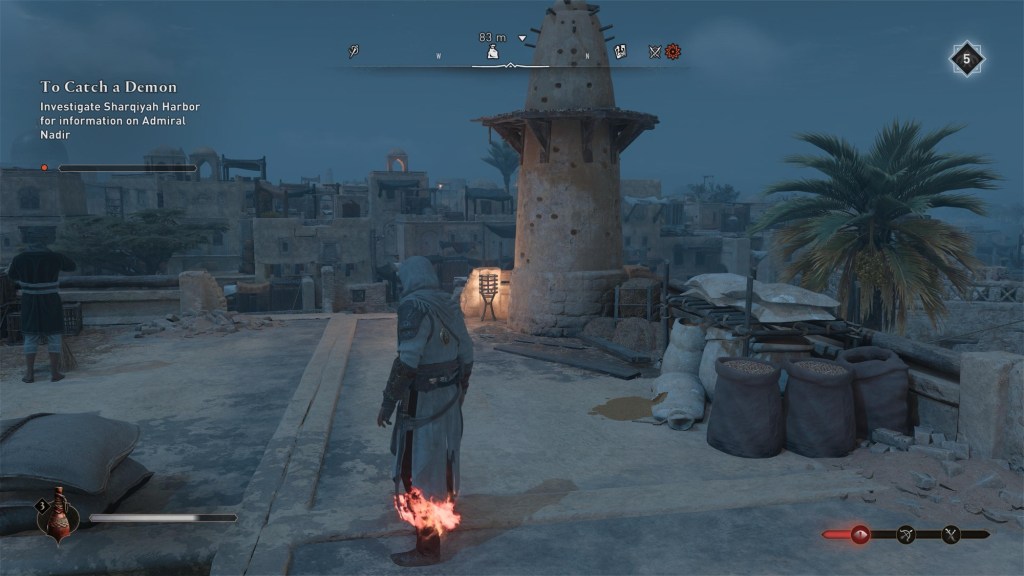Image resolution: width=1024 pixels, height=576 pixels.
Task: Click the scroll marker on the compass
Action: [620, 52]
